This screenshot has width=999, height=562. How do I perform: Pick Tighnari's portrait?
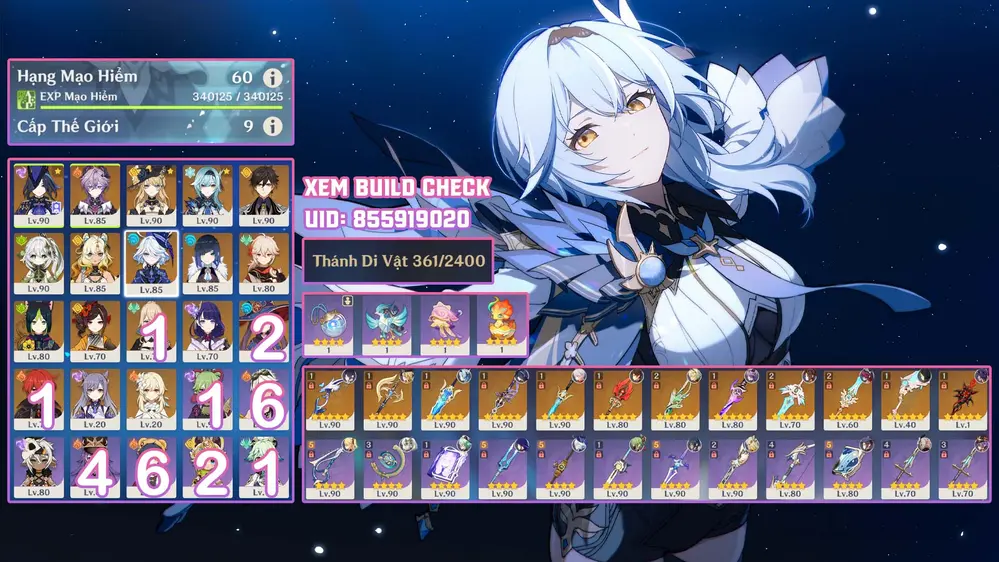pos(39,330)
